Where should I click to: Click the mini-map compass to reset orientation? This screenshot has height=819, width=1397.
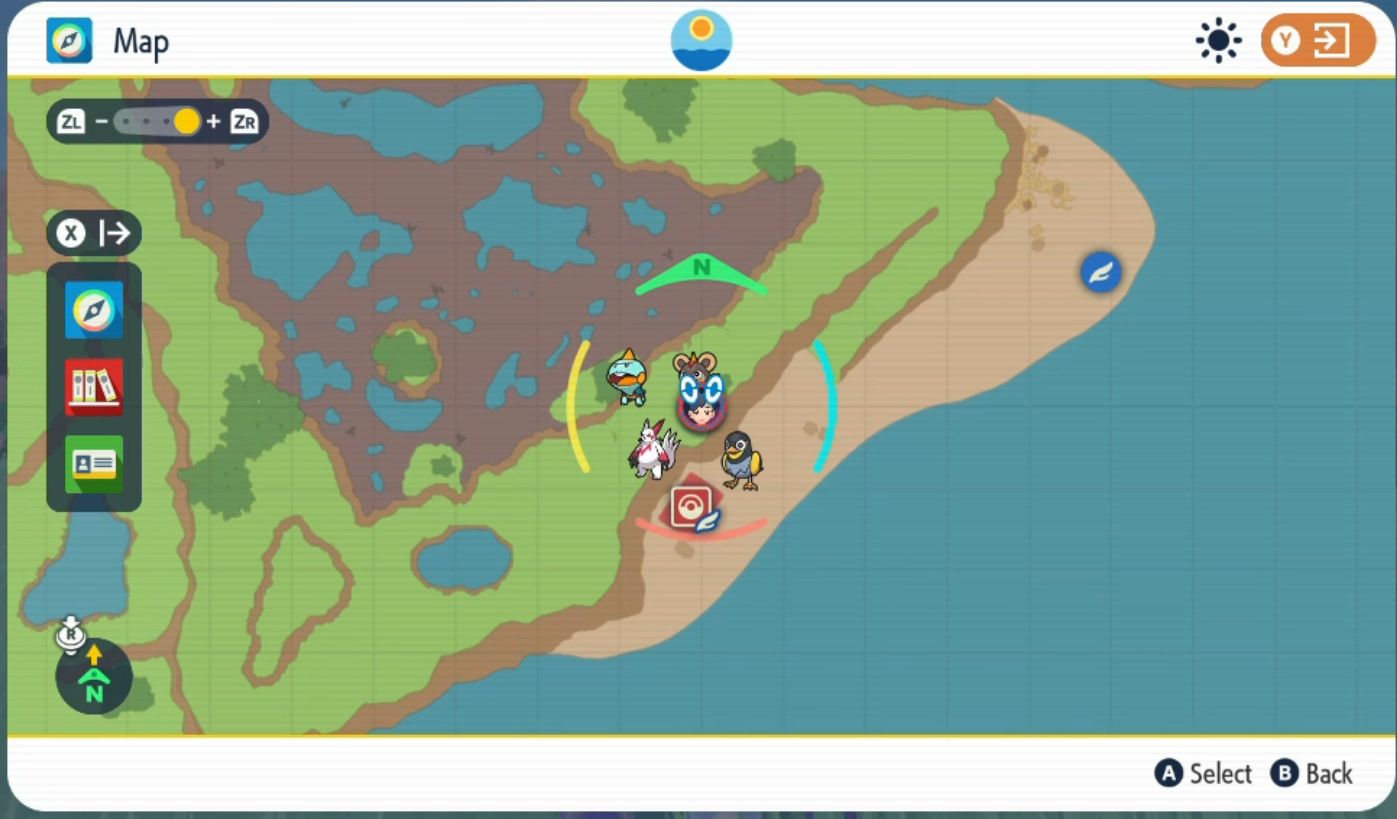click(93, 676)
